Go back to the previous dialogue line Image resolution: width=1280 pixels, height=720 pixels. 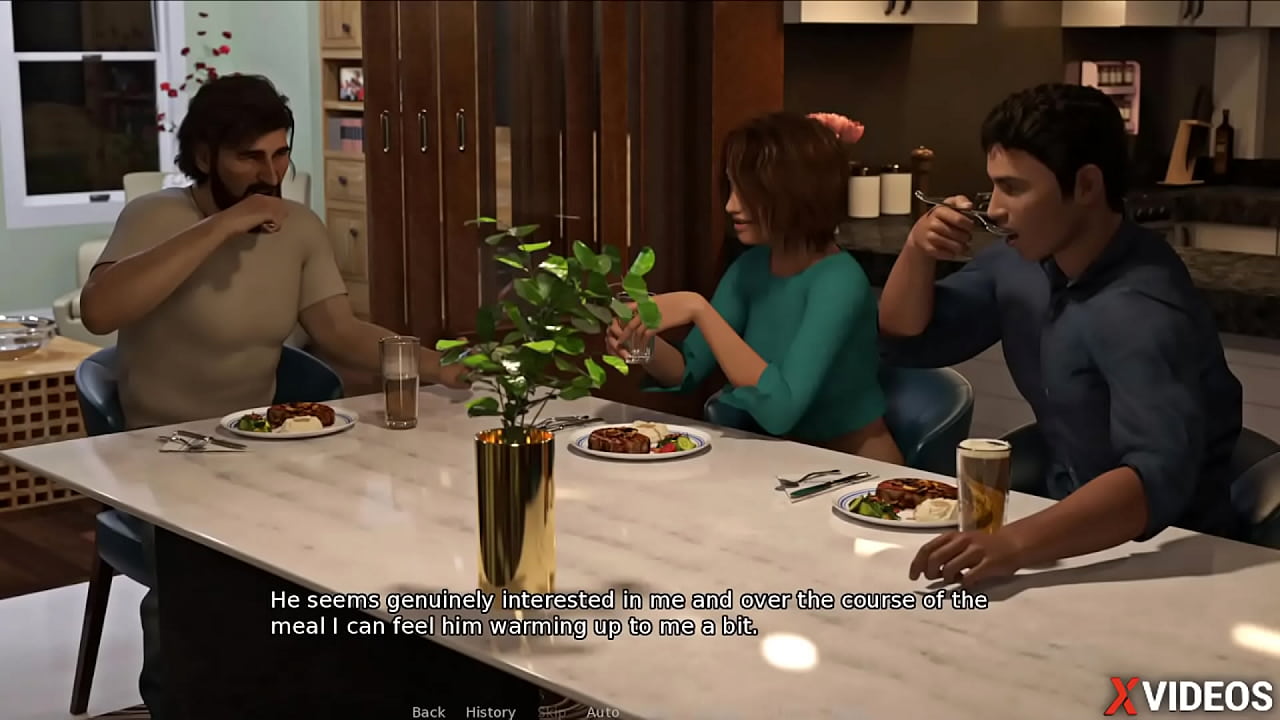[428, 712]
